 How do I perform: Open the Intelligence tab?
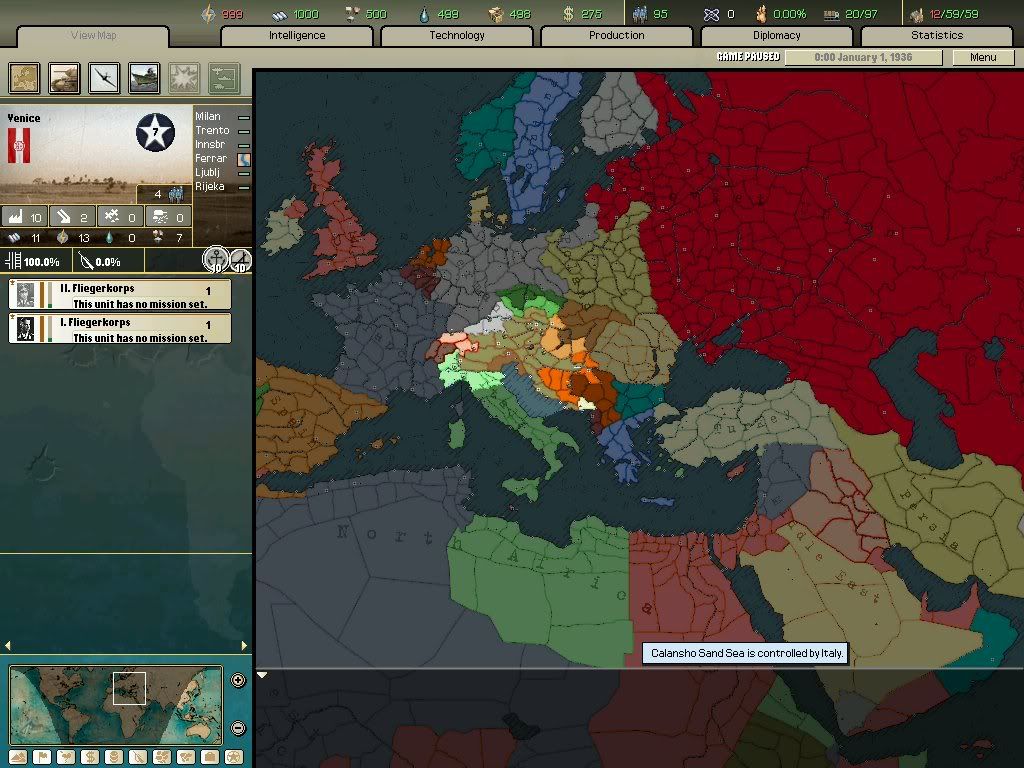(x=297, y=36)
